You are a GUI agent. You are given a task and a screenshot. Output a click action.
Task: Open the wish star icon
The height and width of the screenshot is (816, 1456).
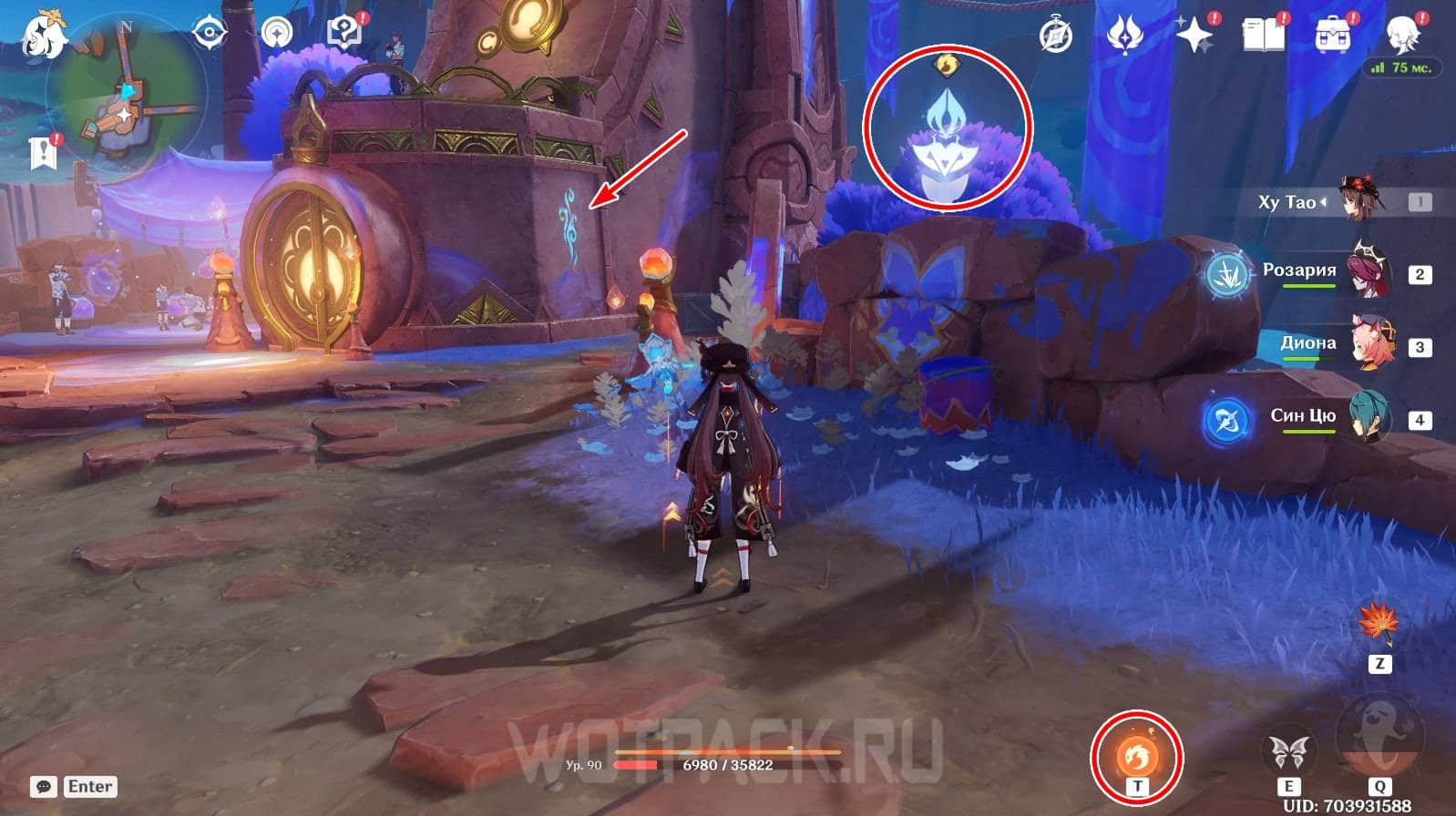[1194, 36]
